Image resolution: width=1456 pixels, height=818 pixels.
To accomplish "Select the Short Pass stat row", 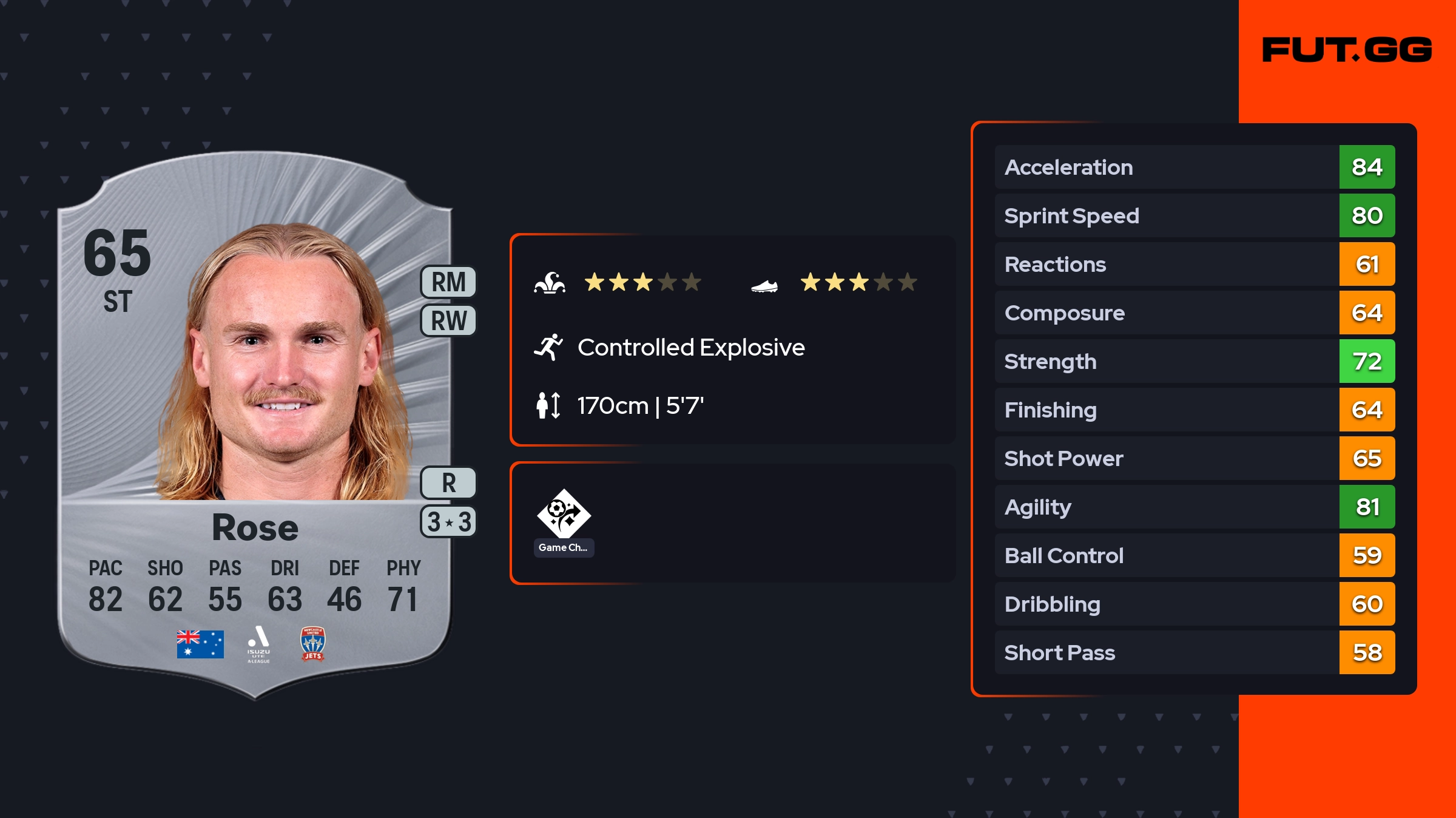I will coord(1194,652).
